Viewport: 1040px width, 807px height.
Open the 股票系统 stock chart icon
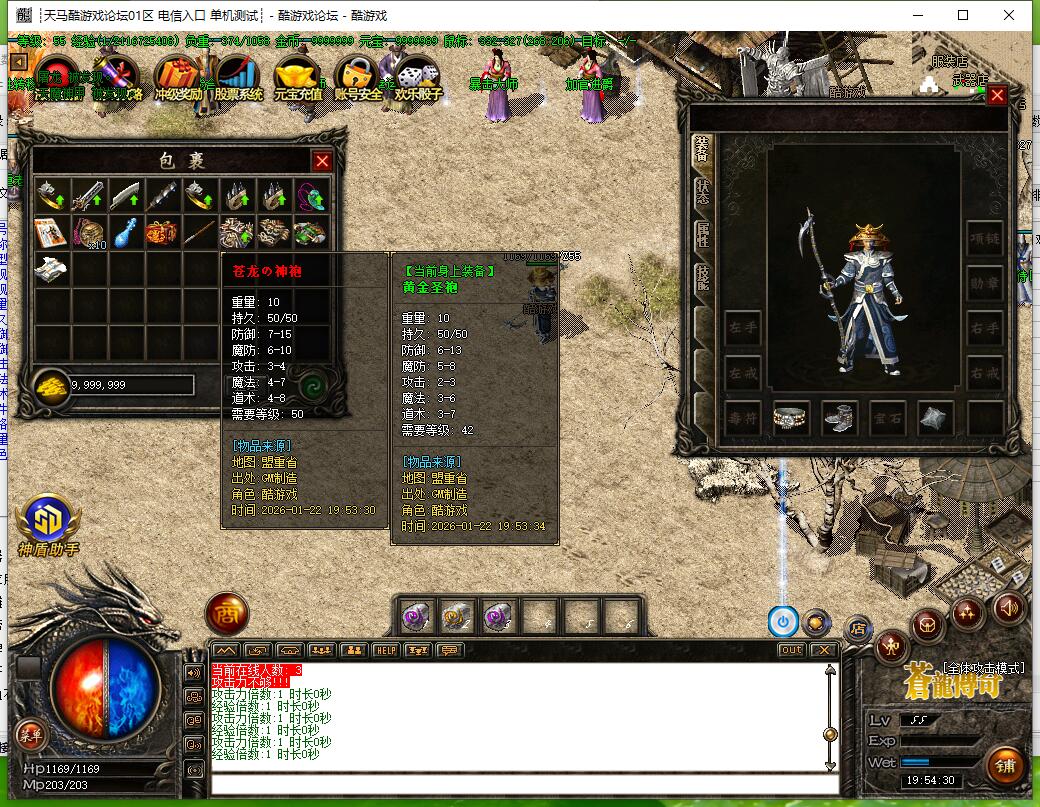point(238,78)
